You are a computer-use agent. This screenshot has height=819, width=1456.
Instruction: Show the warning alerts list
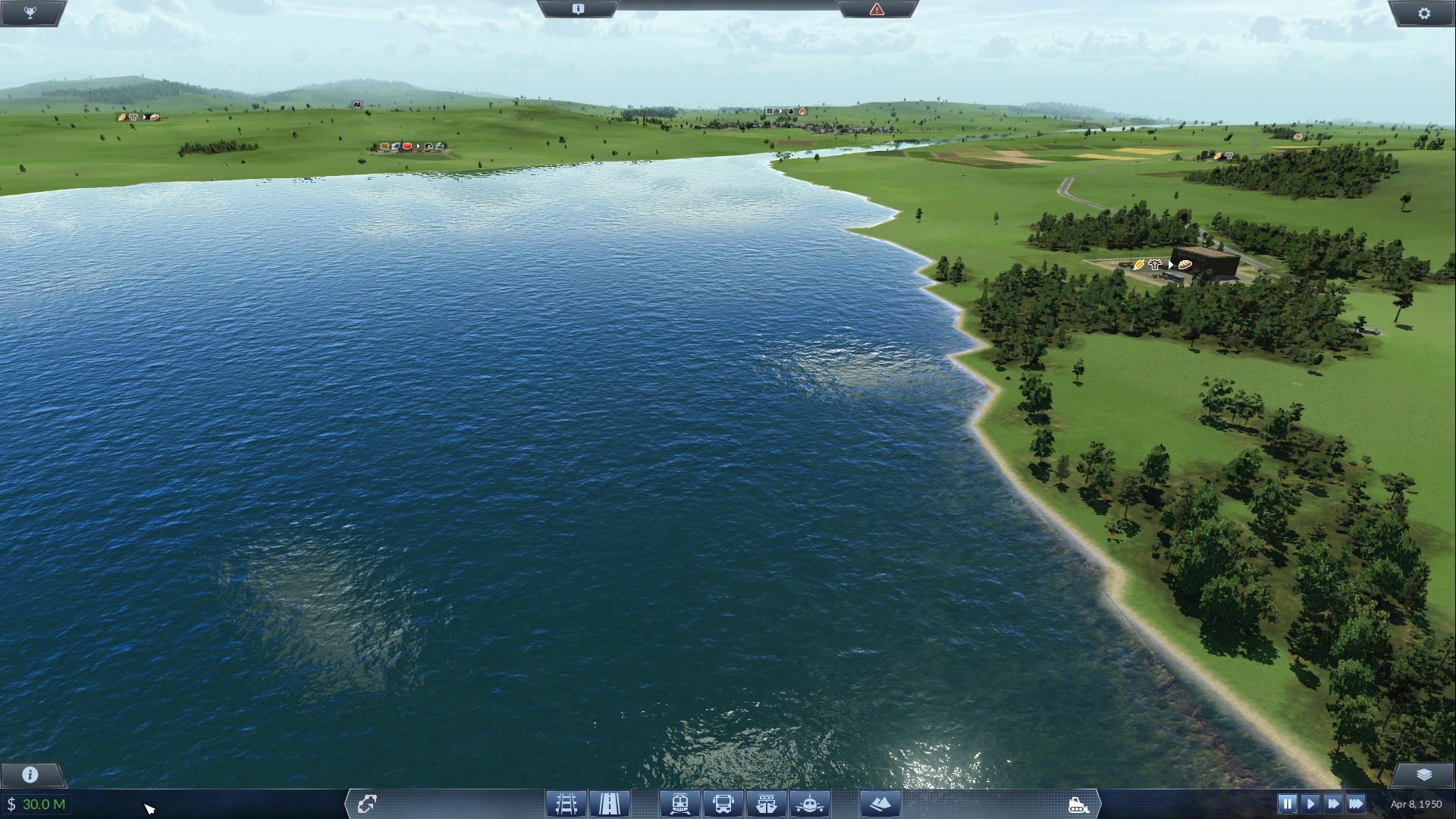click(x=877, y=9)
